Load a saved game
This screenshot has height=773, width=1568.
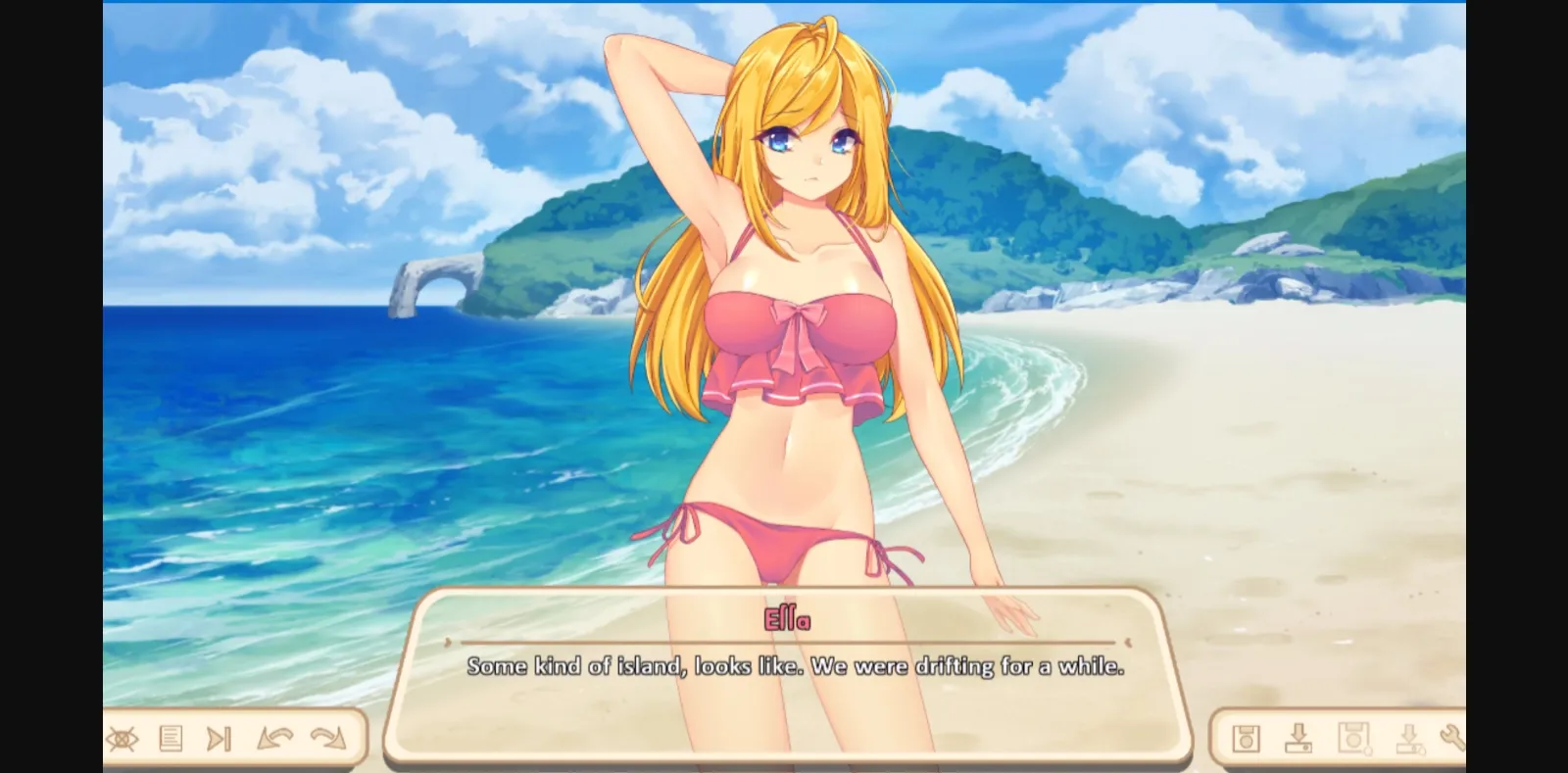[1298, 740]
